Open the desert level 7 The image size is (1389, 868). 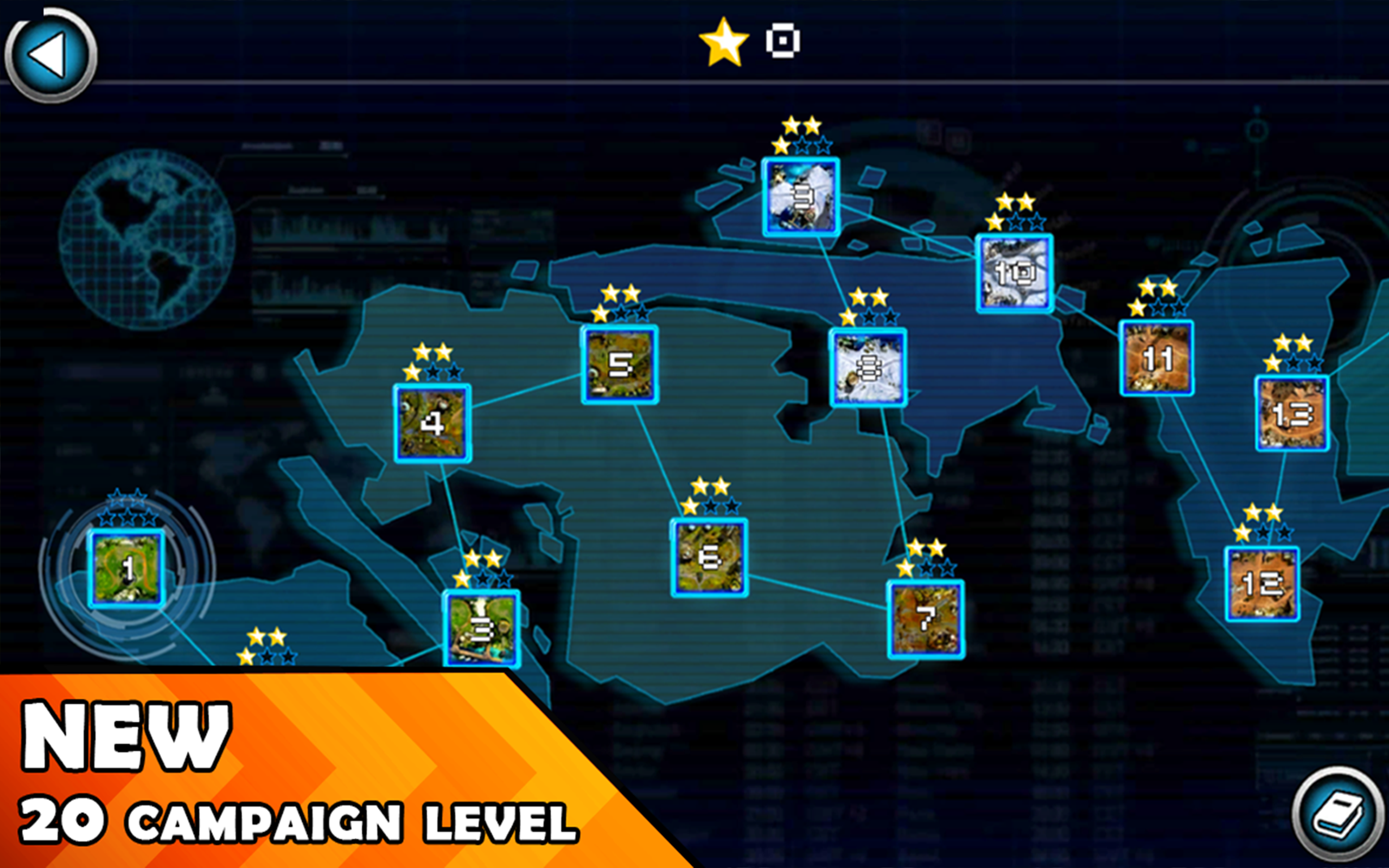pyautogui.click(x=925, y=620)
